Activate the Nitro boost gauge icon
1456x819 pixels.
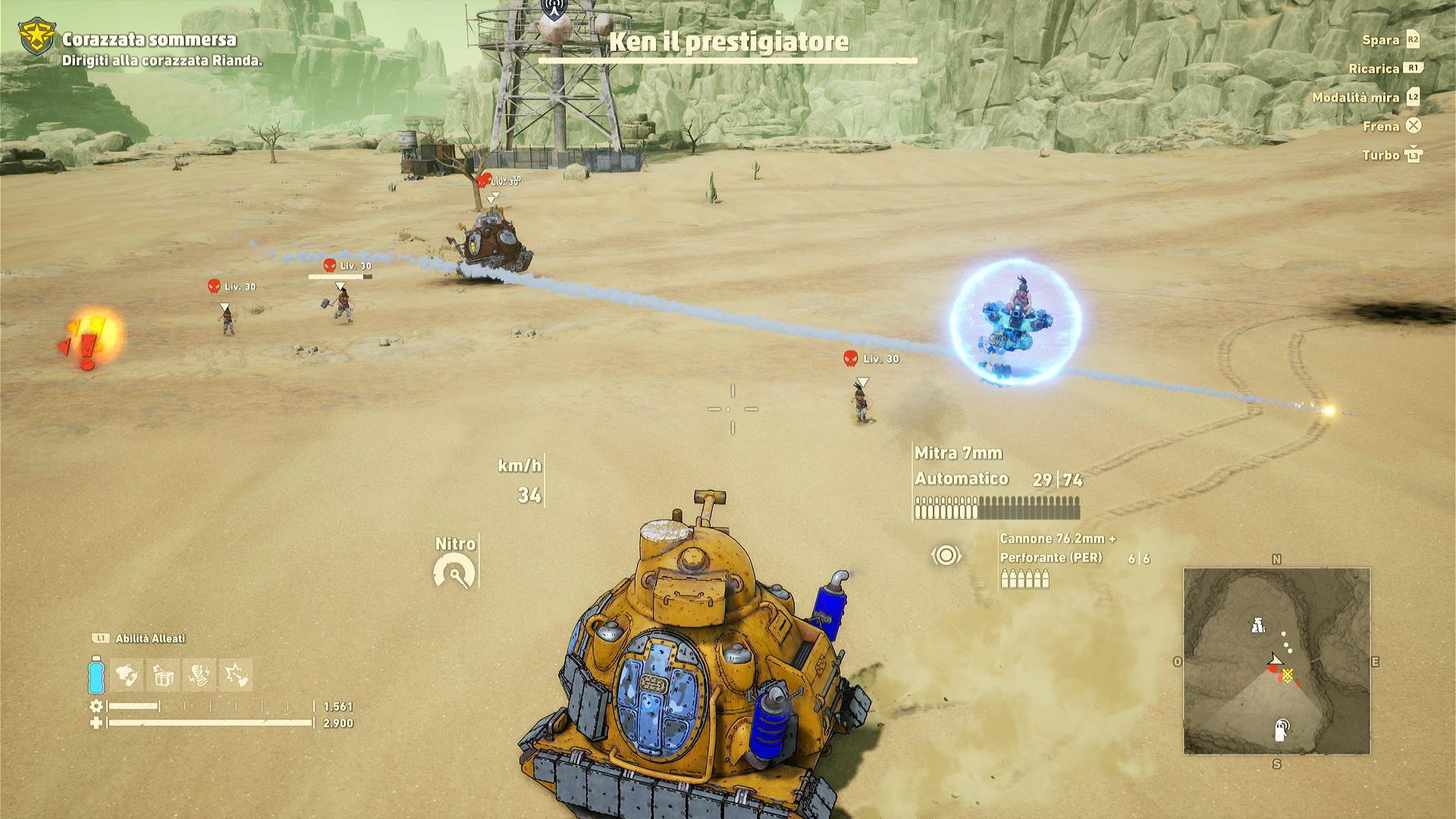click(454, 573)
